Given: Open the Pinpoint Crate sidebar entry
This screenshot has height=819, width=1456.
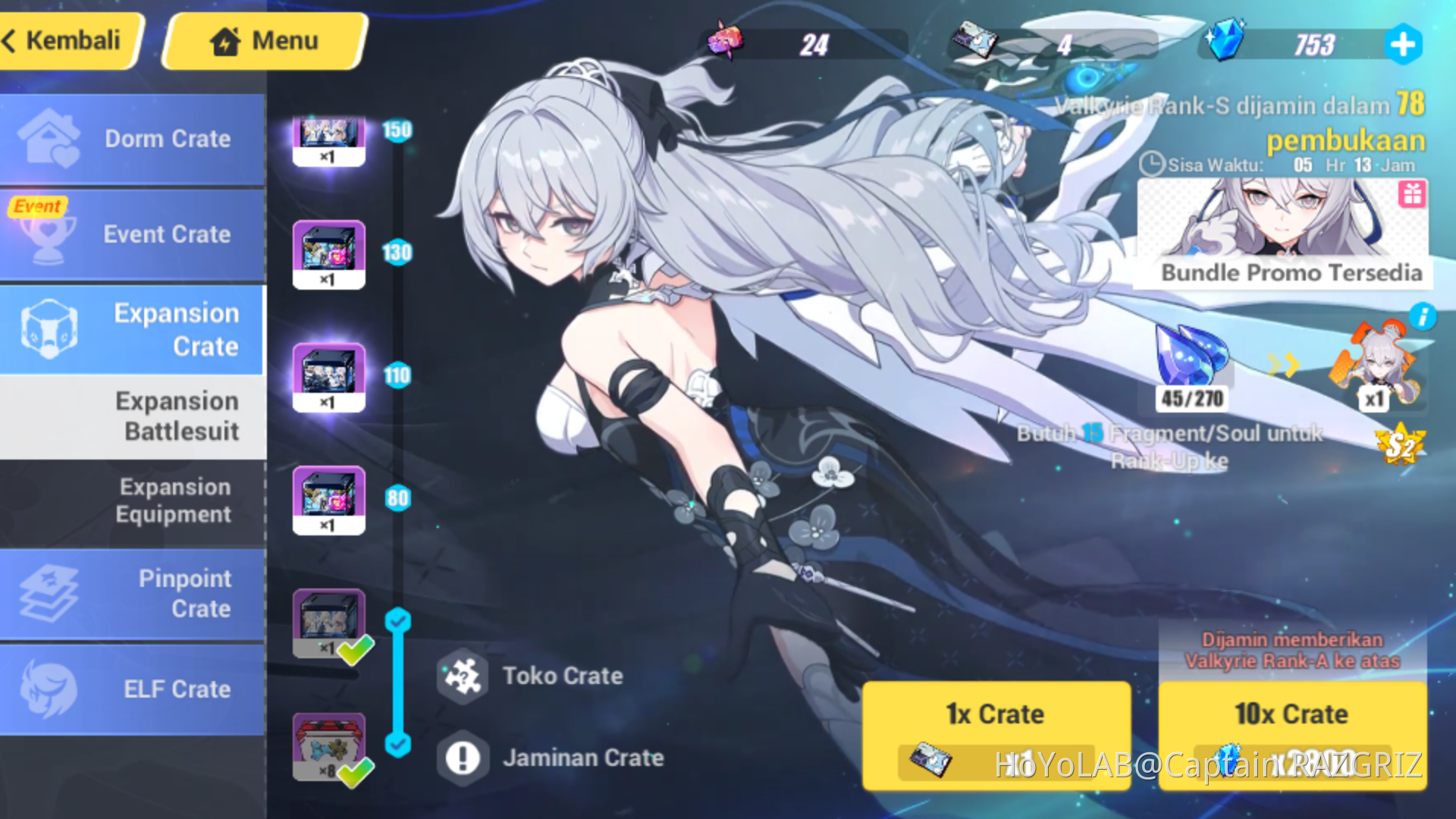Looking at the screenshot, I should [133, 594].
